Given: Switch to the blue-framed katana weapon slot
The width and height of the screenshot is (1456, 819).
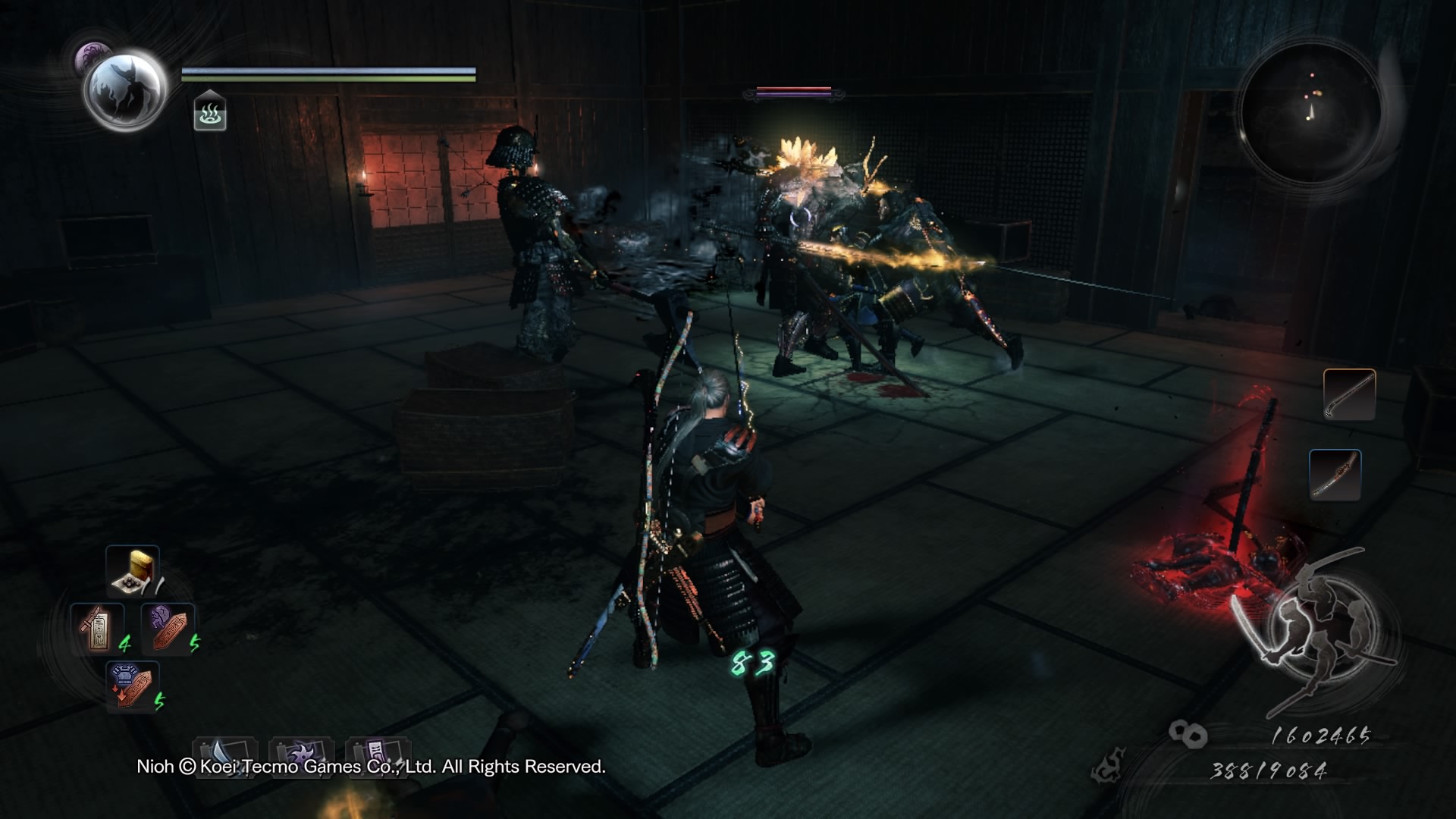Looking at the screenshot, I should coord(1335,475).
